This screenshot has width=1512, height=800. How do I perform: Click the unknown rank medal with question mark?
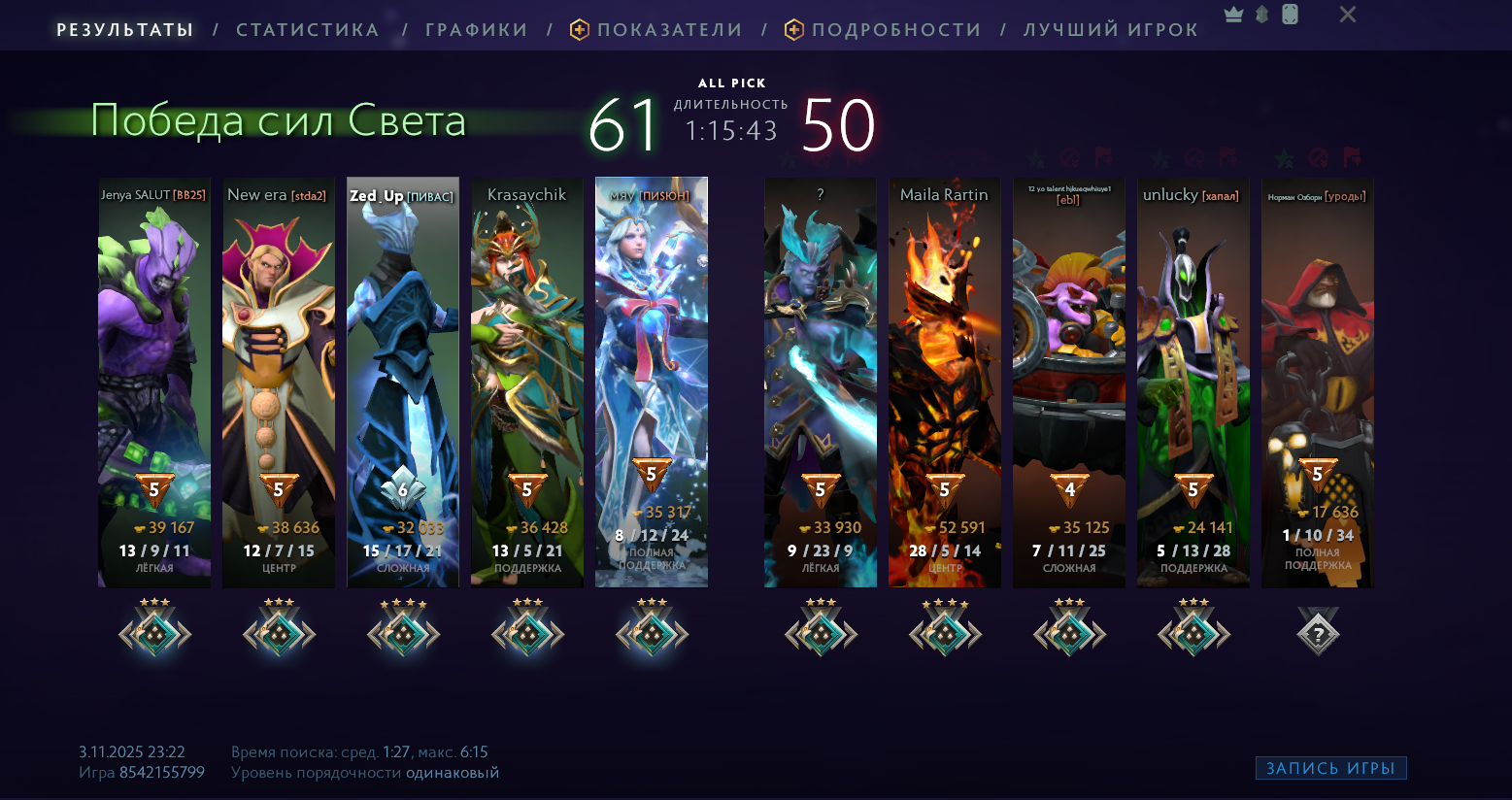point(1318,633)
